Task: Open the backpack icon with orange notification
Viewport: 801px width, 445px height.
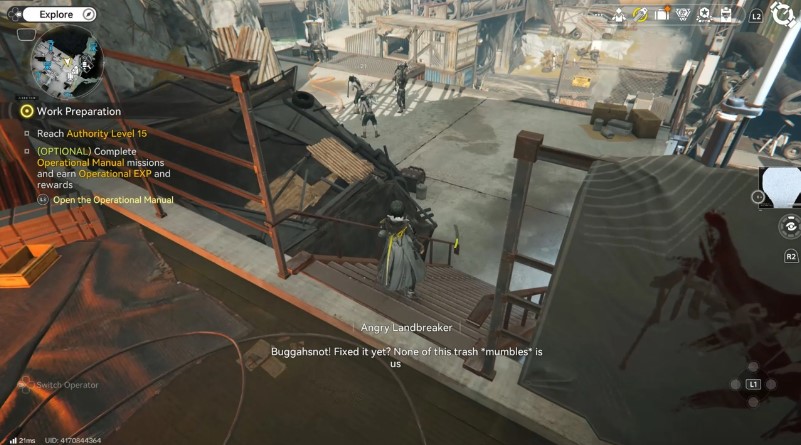Action: click(x=663, y=14)
